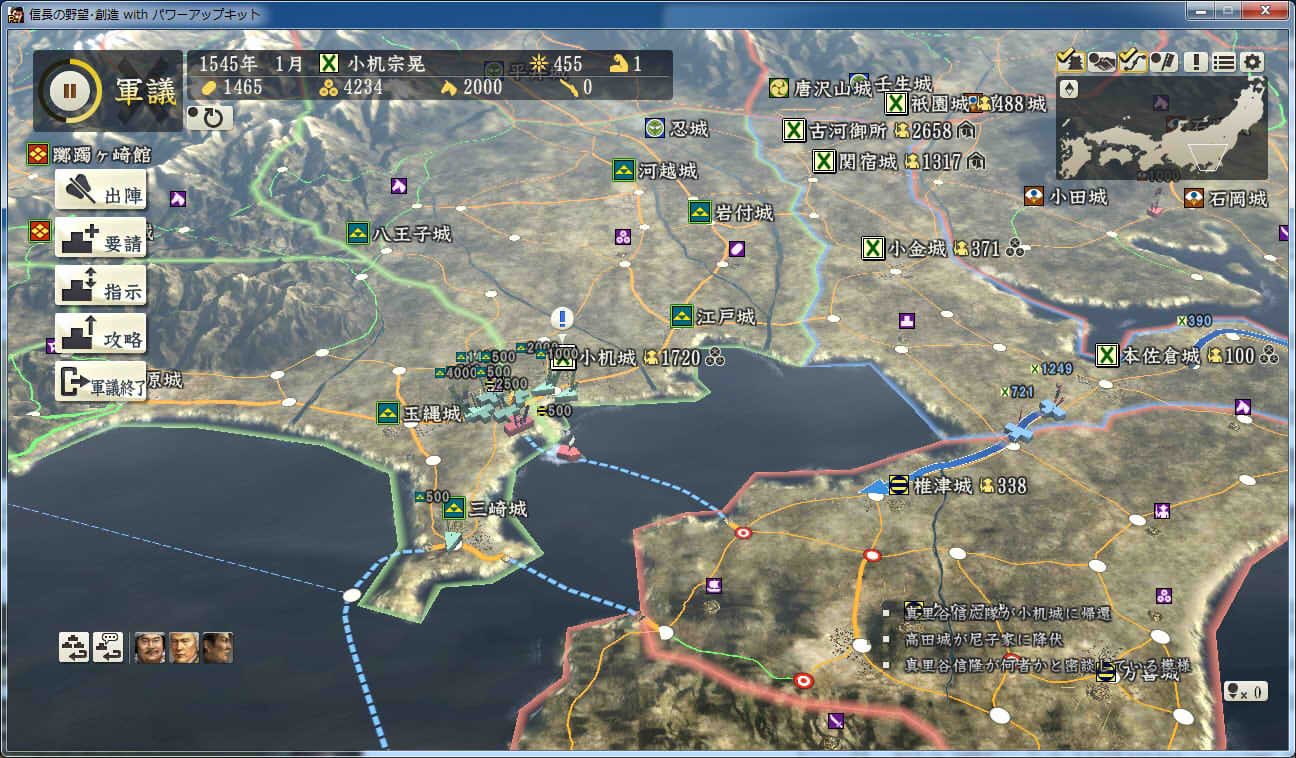Toggle the road route display filter
1296x758 pixels.
tap(1133, 62)
